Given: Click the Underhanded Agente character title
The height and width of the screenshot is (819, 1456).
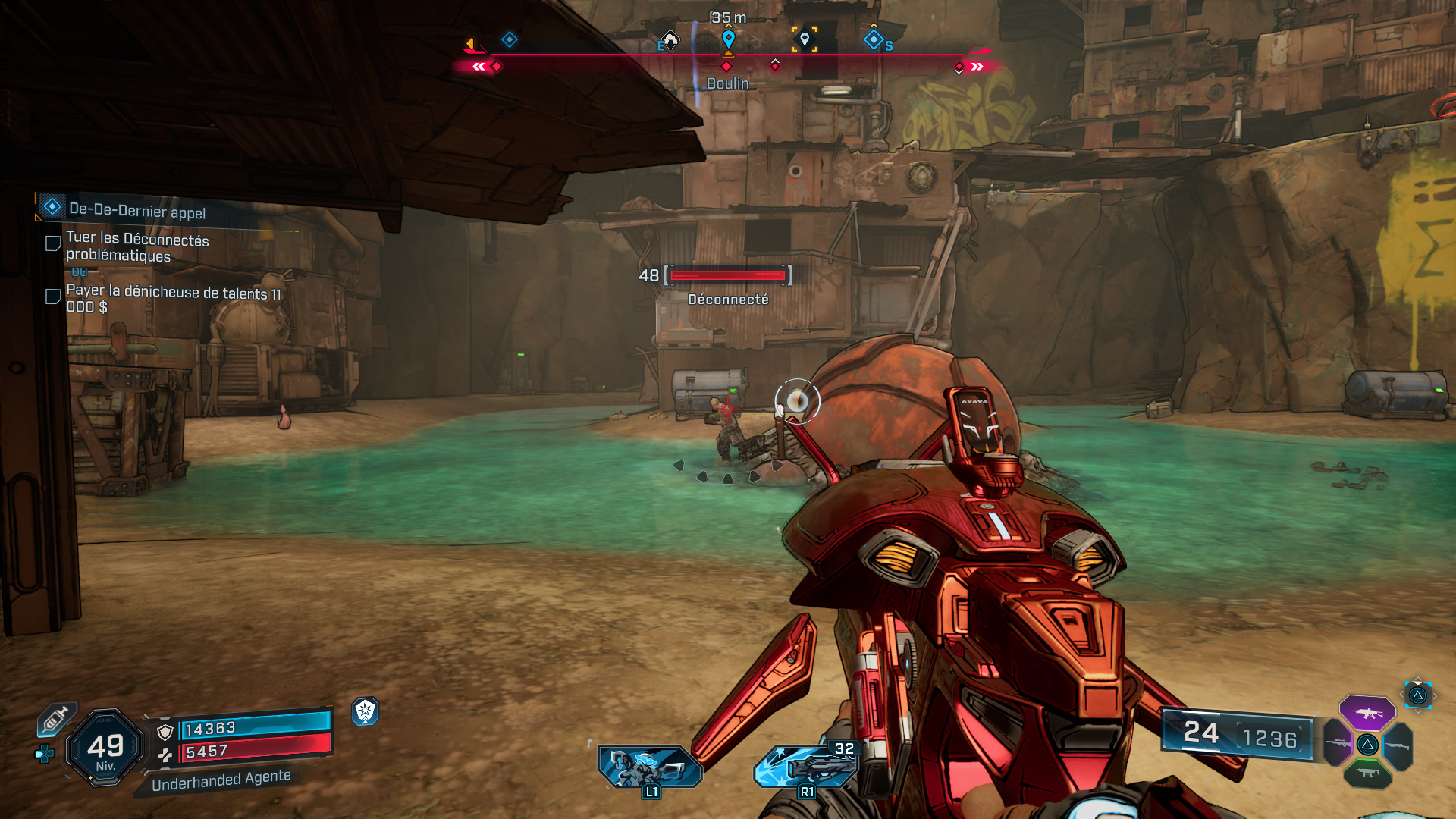Looking at the screenshot, I should pyautogui.click(x=221, y=780).
